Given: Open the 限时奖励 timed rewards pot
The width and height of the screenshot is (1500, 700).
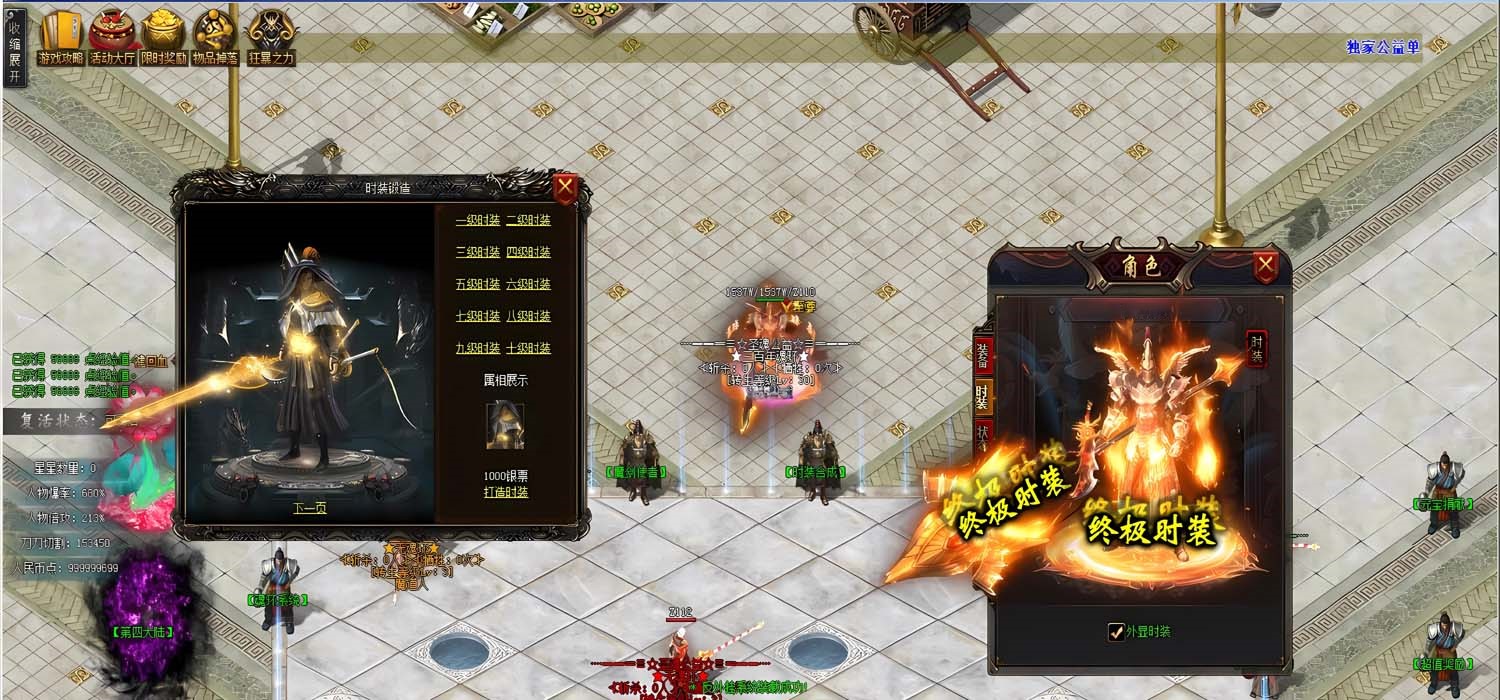Looking at the screenshot, I should tap(163, 38).
